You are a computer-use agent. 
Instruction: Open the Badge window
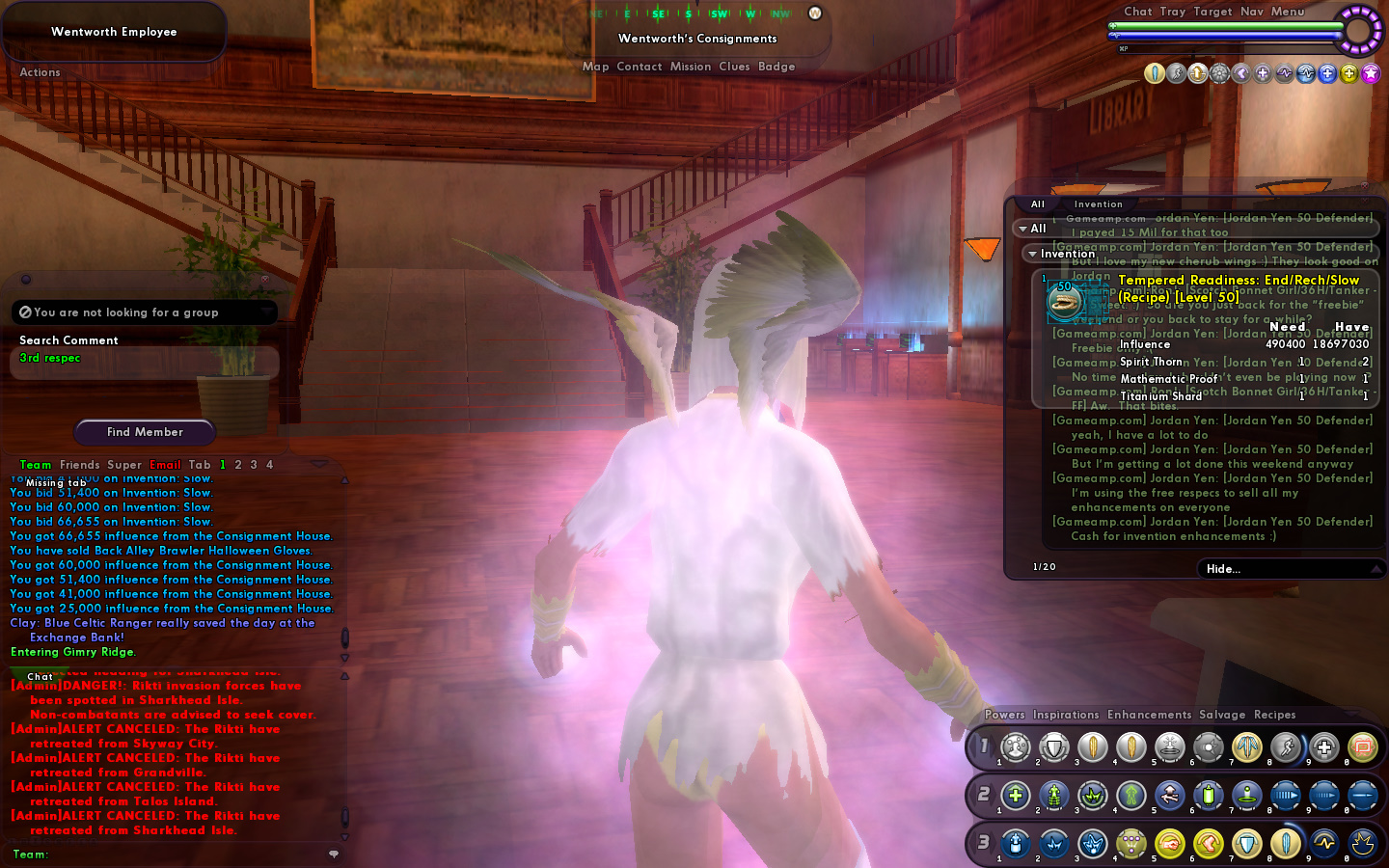pyautogui.click(x=776, y=67)
